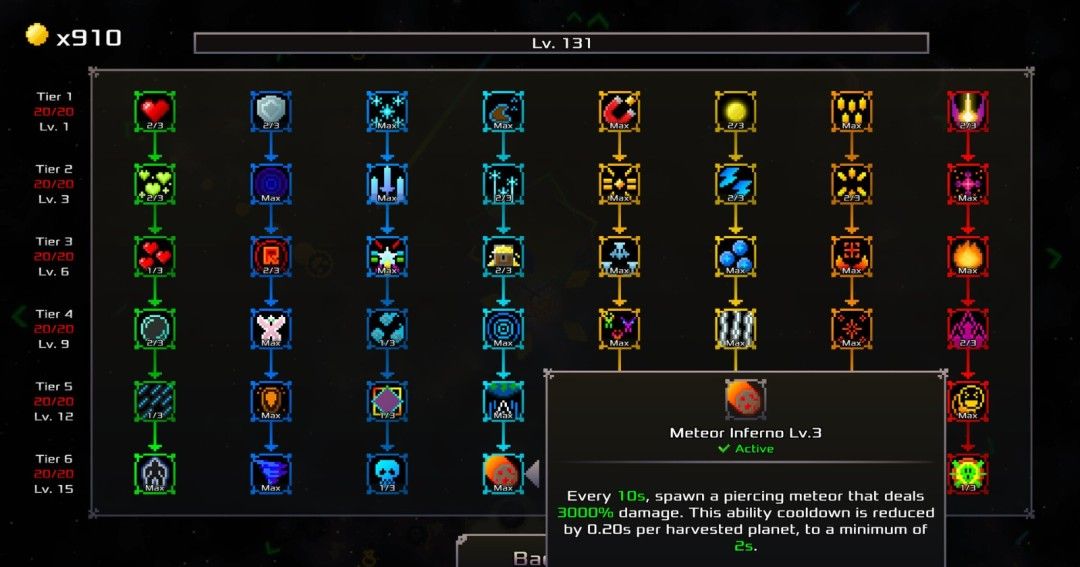Click the Meteor Inferno skill node

pos(503,473)
